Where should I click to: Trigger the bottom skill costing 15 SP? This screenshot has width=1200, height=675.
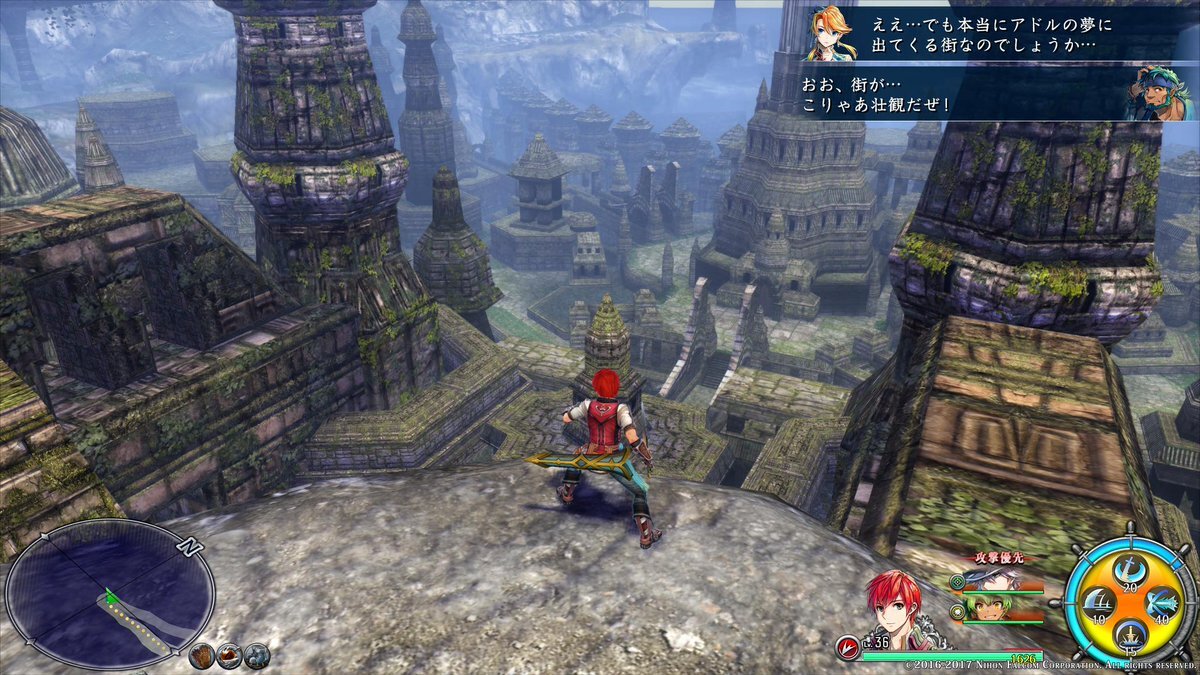point(1129,634)
